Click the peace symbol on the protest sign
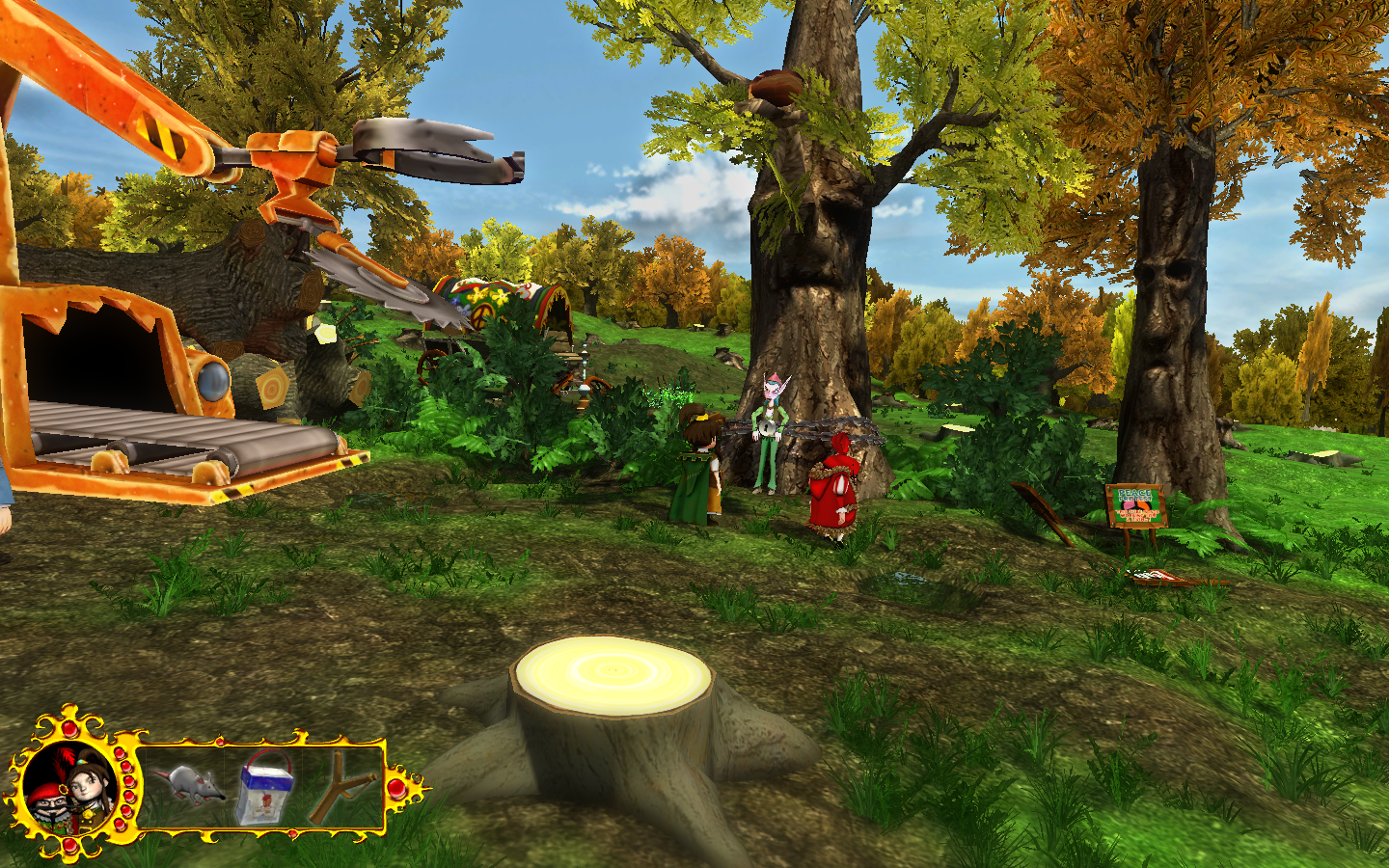1389x868 pixels. 1136,506
